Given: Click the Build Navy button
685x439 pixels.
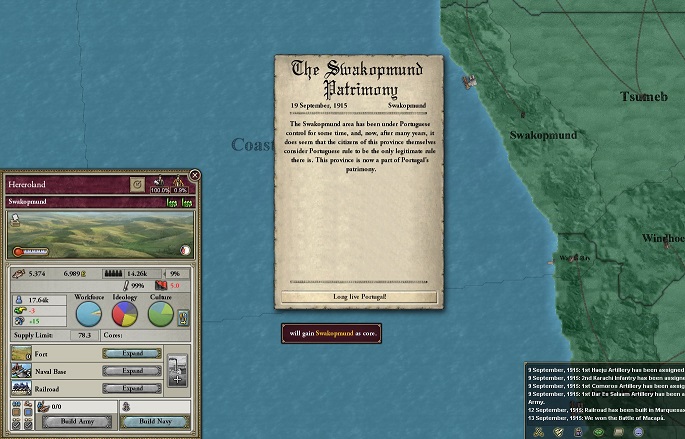Looking at the screenshot, I should (154, 422).
